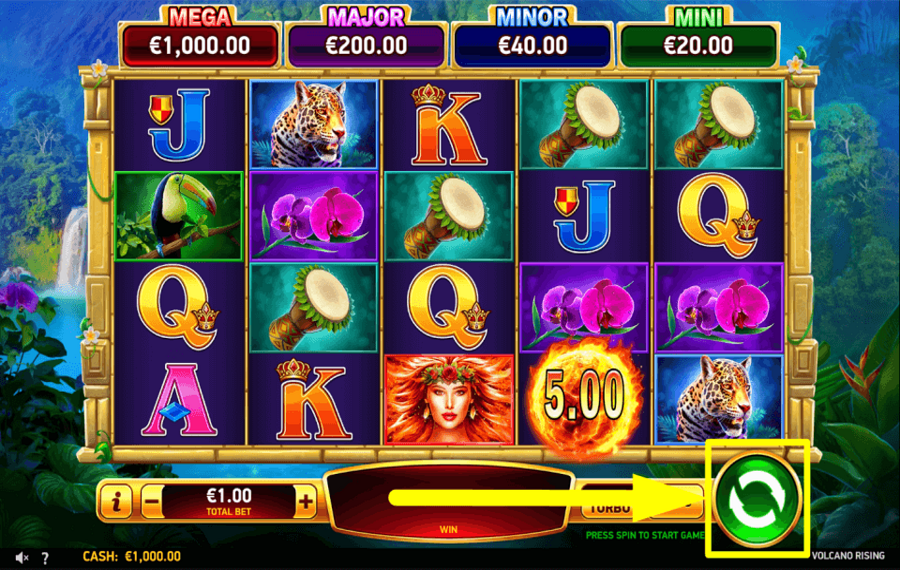Toggle Turbo spin mode
900x570 pixels.
coord(606,506)
